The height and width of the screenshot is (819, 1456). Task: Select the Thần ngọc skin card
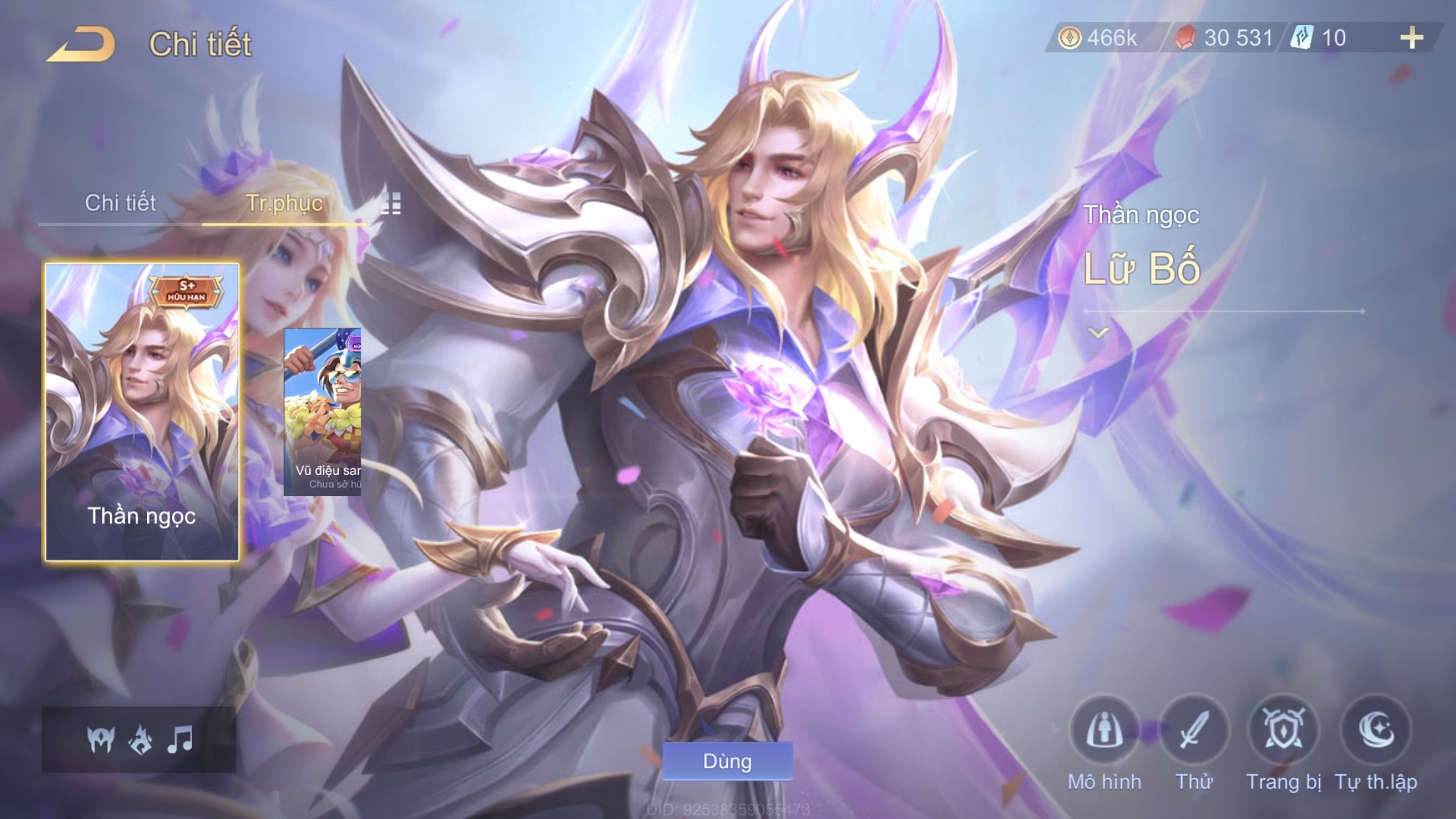(142, 412)
